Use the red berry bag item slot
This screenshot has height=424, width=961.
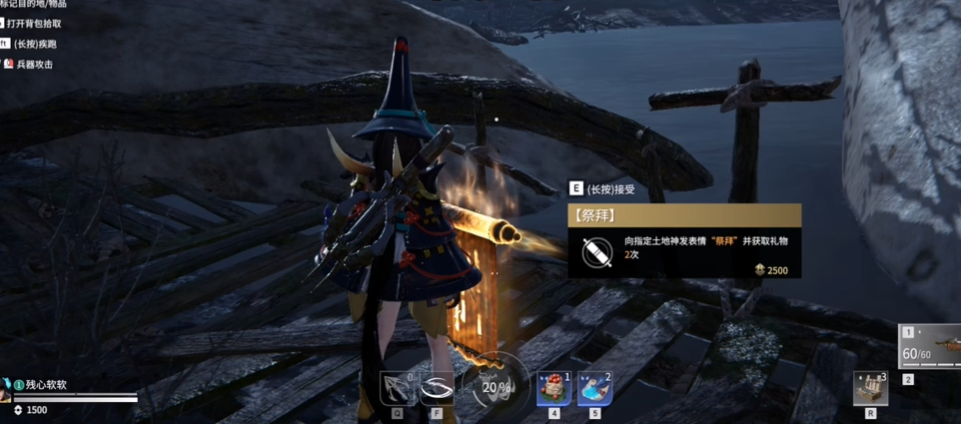553,388
